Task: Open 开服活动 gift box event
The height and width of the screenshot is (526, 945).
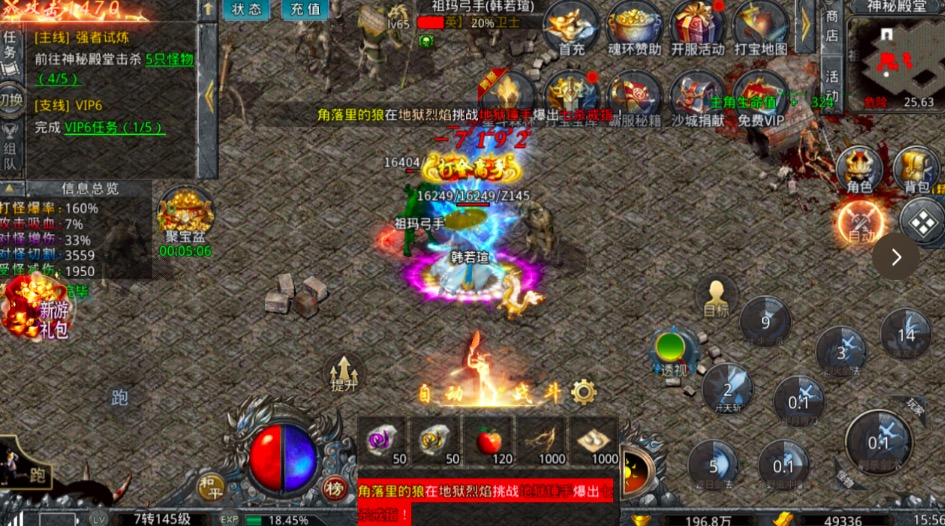Action: point(697,28)
